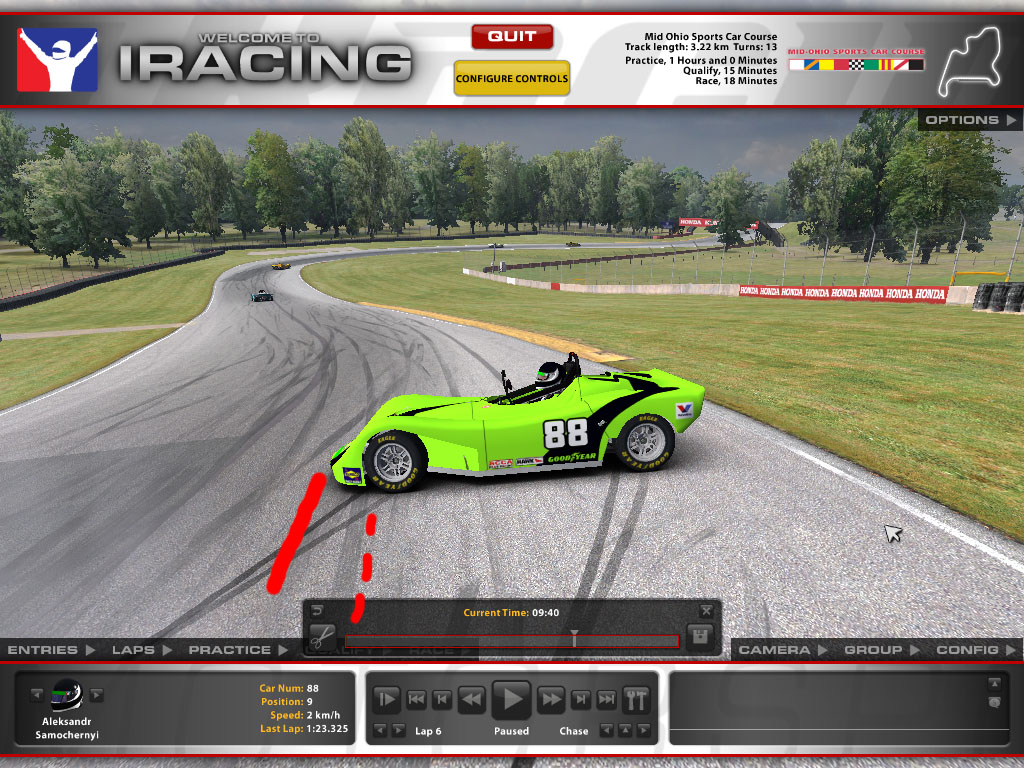Open the Group menu
Image resolution: width=1024 pixels, height=768 pixels.
(880, 650)
